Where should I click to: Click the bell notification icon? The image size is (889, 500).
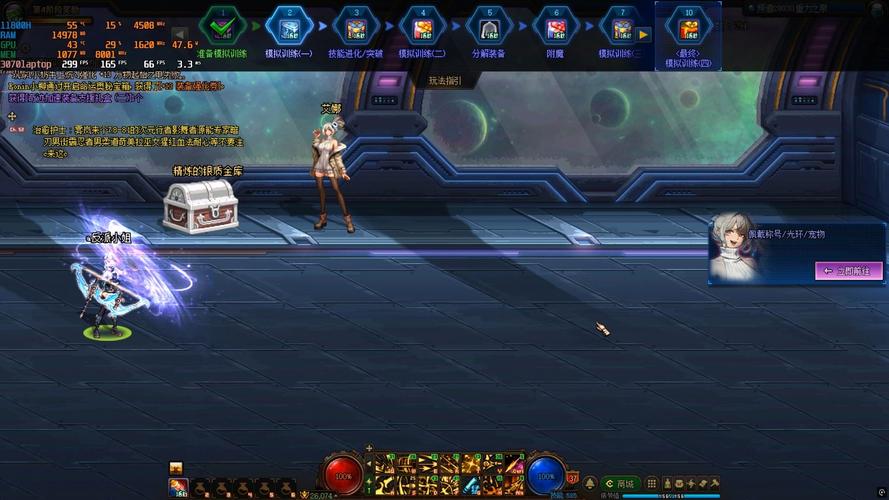(x=590, y=484)
